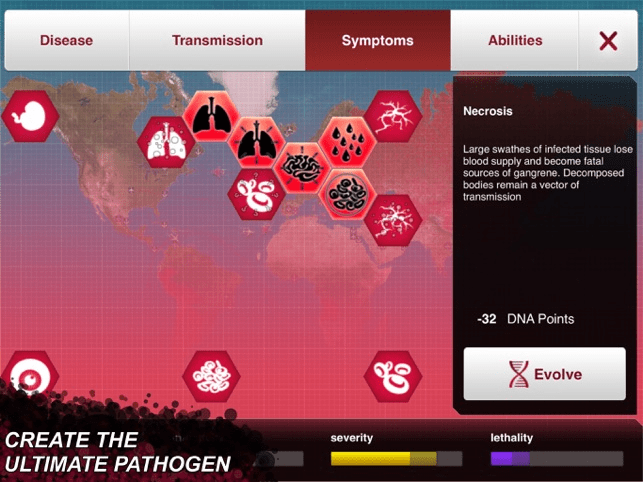643x482 pixels.
Task: Open the Transmission tab
Action: pos(217,41)
